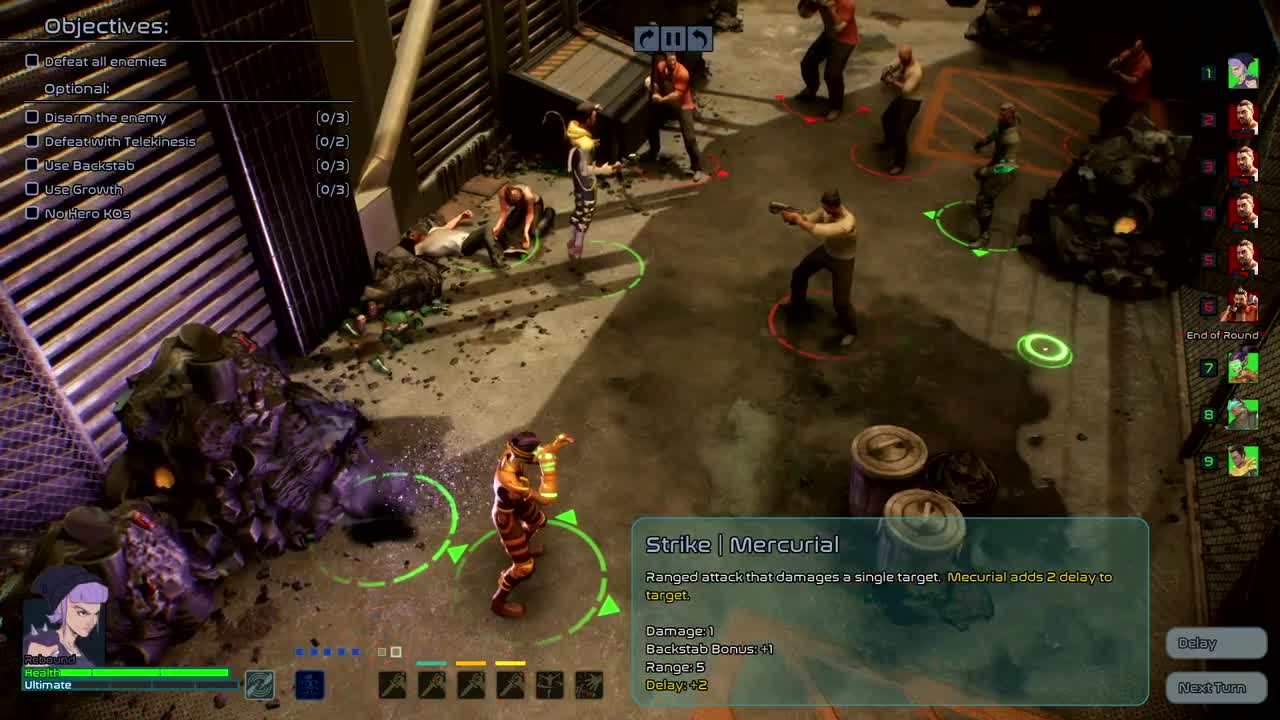The height and width of the screenshot is (720, 1280).
Task: Click the left rotate-camera arrow beside pause
Action: (646, 39)
